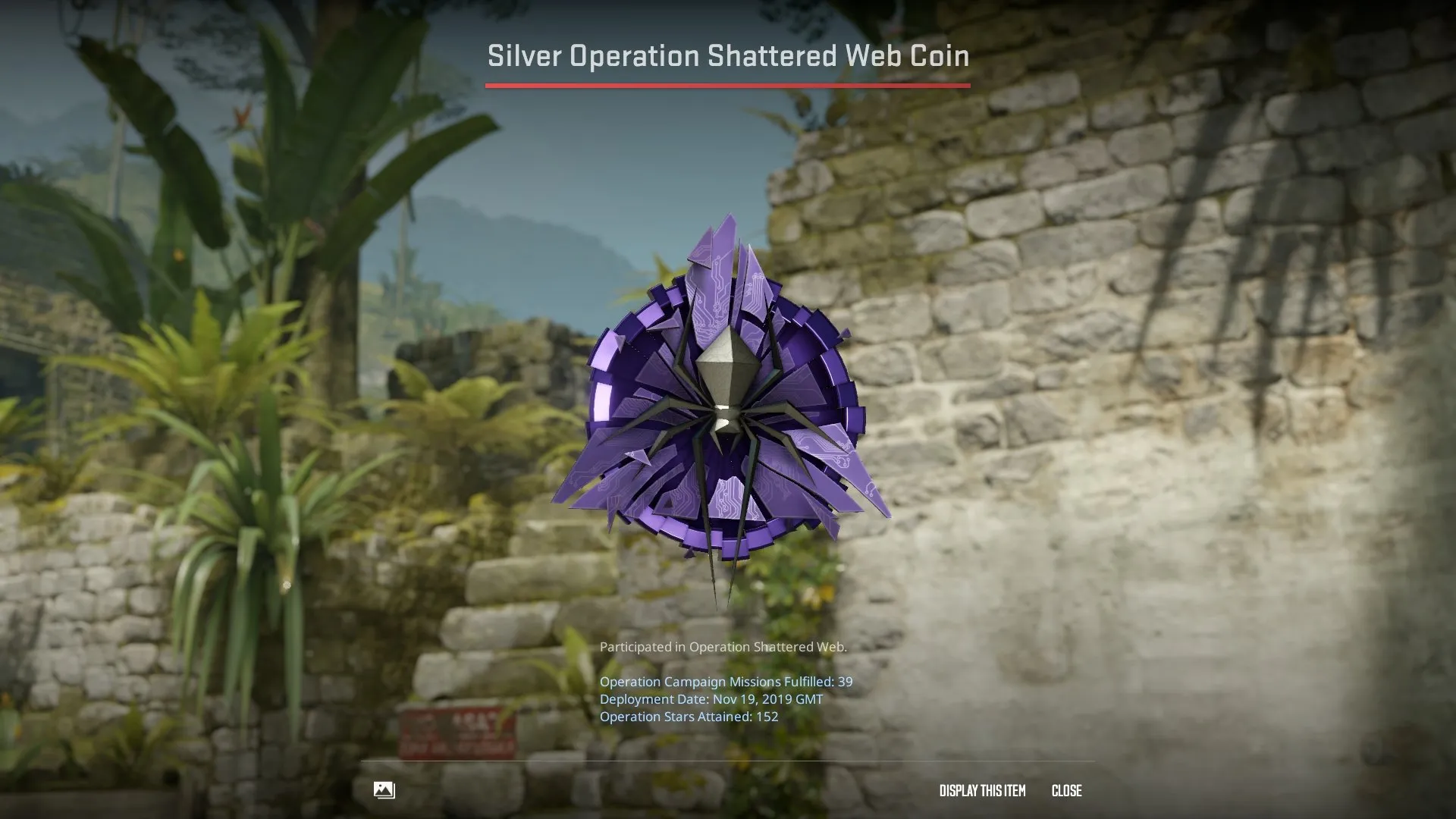Select the red underline beneath the title
The image size is (1456, 819).
pos(727,86)
